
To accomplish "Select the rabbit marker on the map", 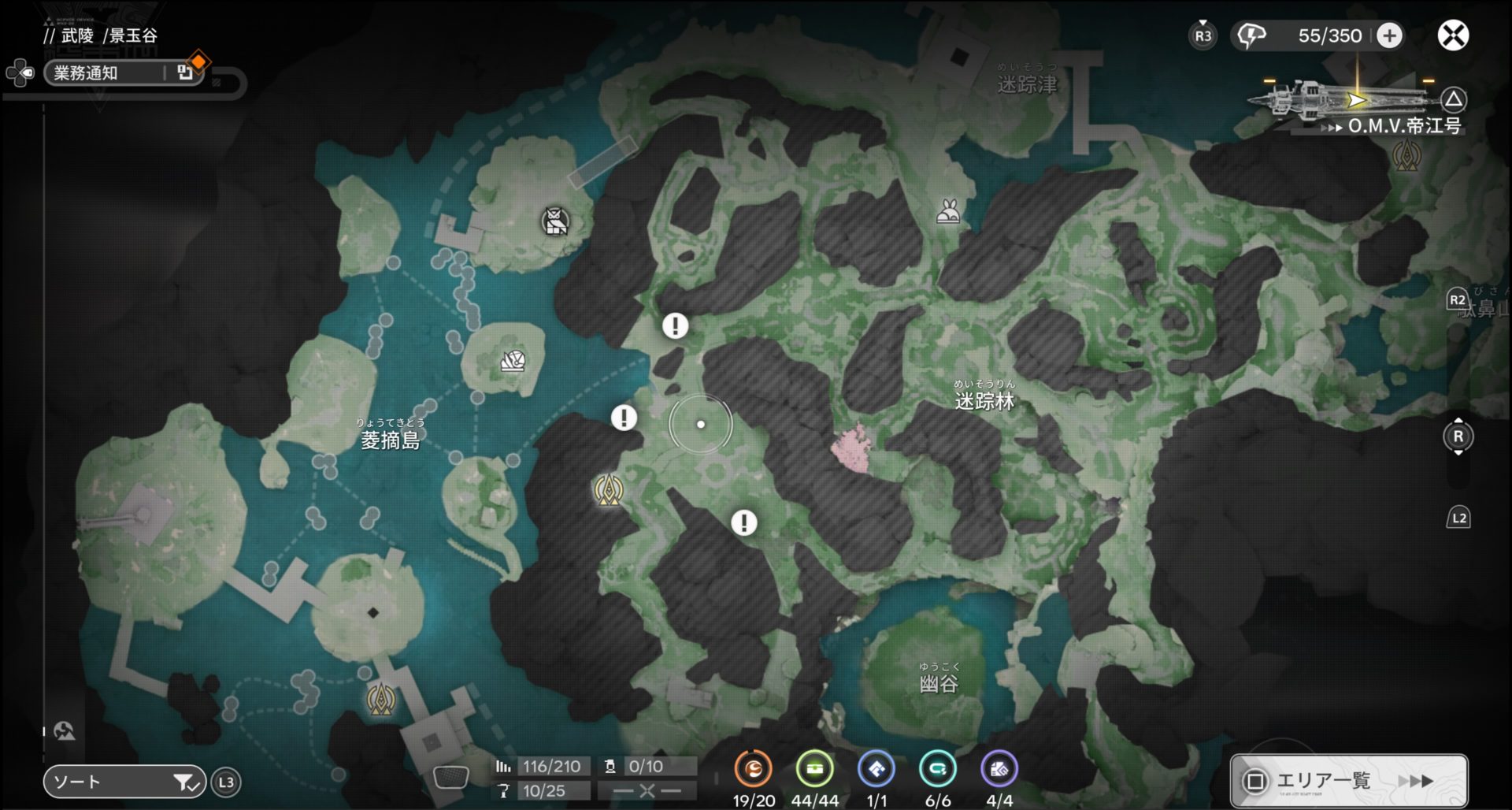I will 948,211.
